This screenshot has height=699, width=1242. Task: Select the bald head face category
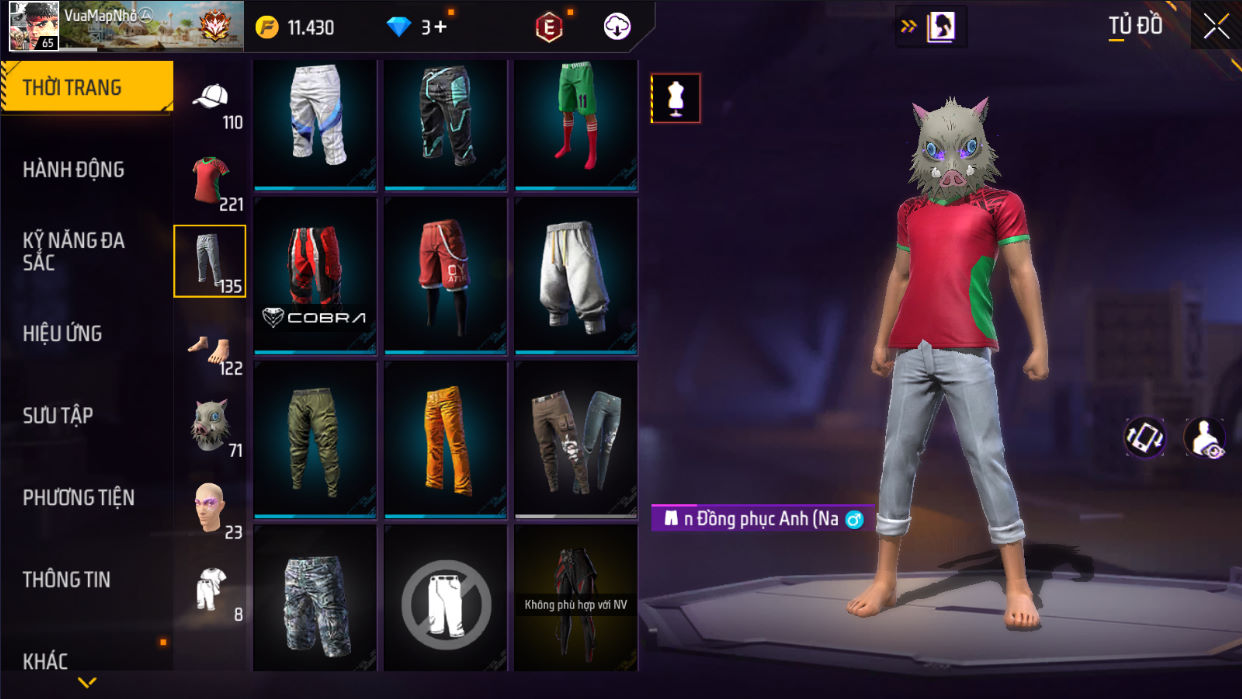[210, 508]
